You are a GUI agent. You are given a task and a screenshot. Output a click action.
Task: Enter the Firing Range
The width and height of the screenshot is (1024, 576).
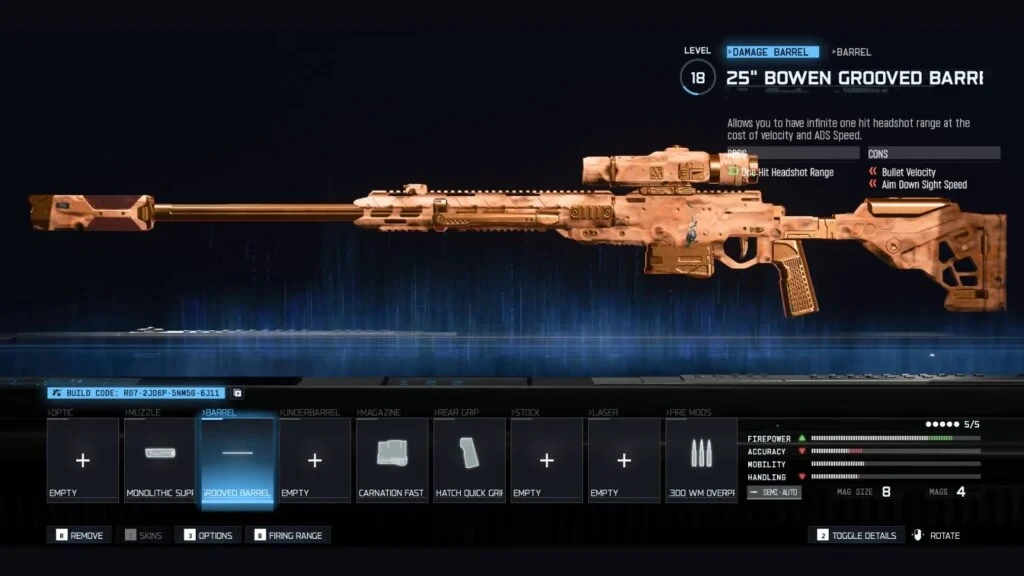click(x=288, y=535)
